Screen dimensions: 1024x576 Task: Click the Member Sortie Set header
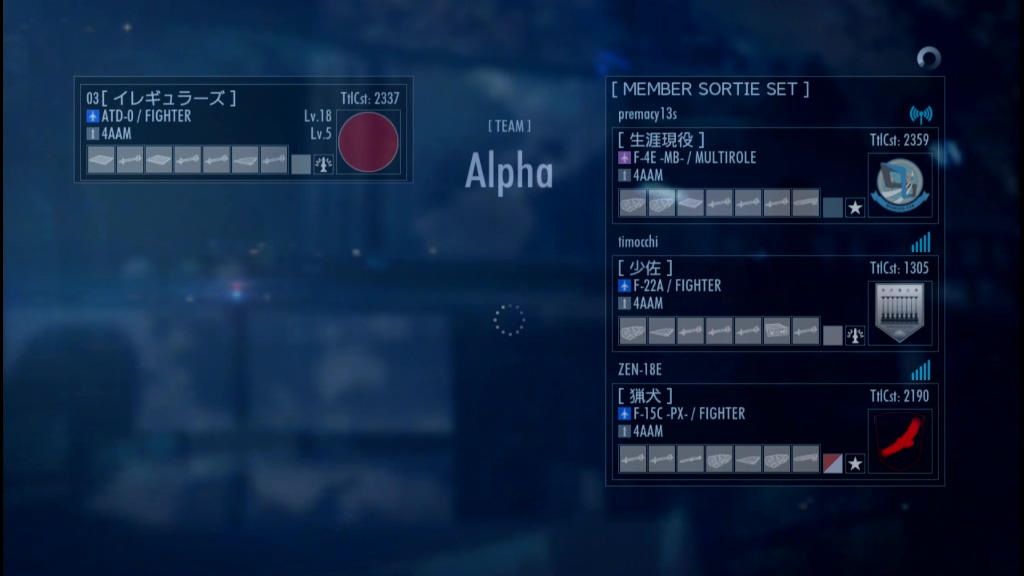pos(710,90)
